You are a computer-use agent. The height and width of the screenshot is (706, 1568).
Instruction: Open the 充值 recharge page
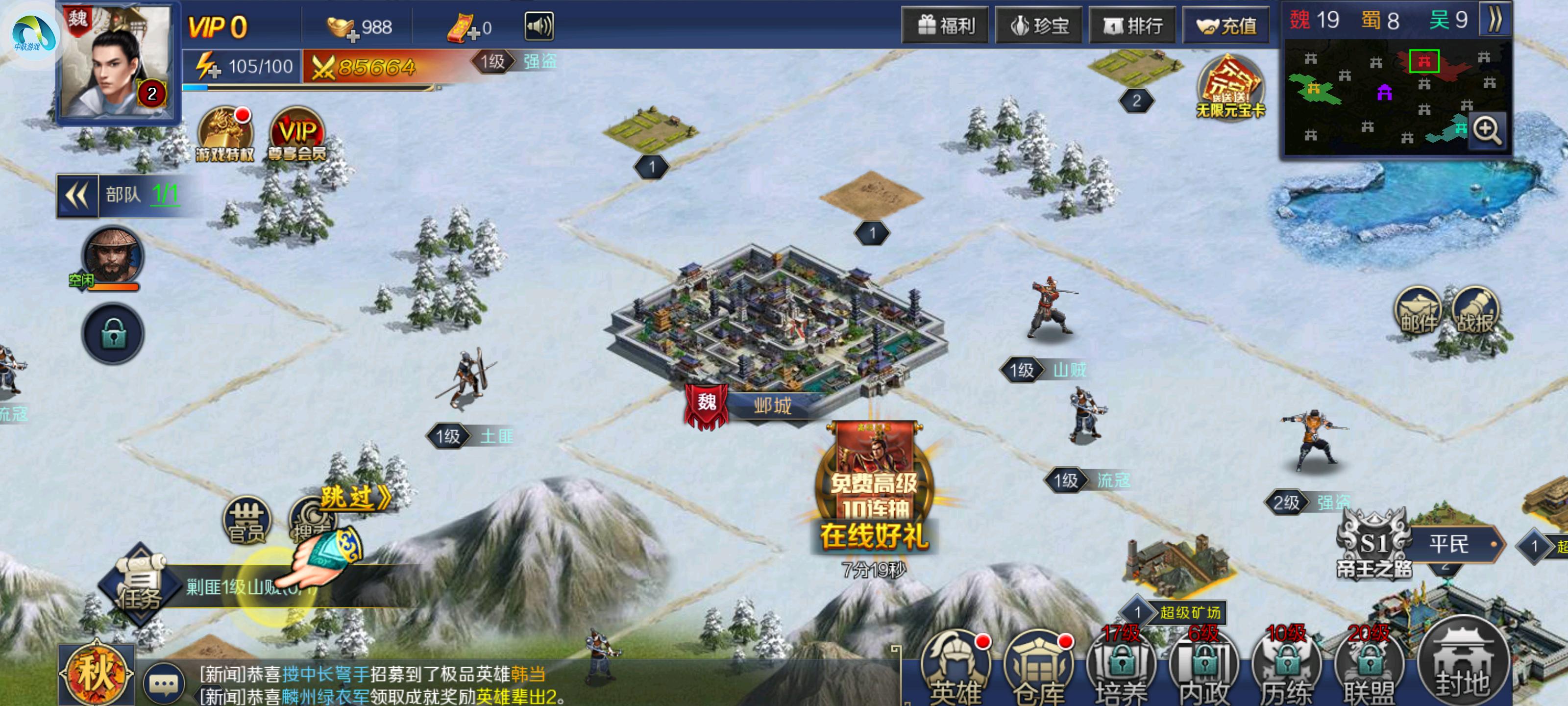click(x=1226, y=25)
